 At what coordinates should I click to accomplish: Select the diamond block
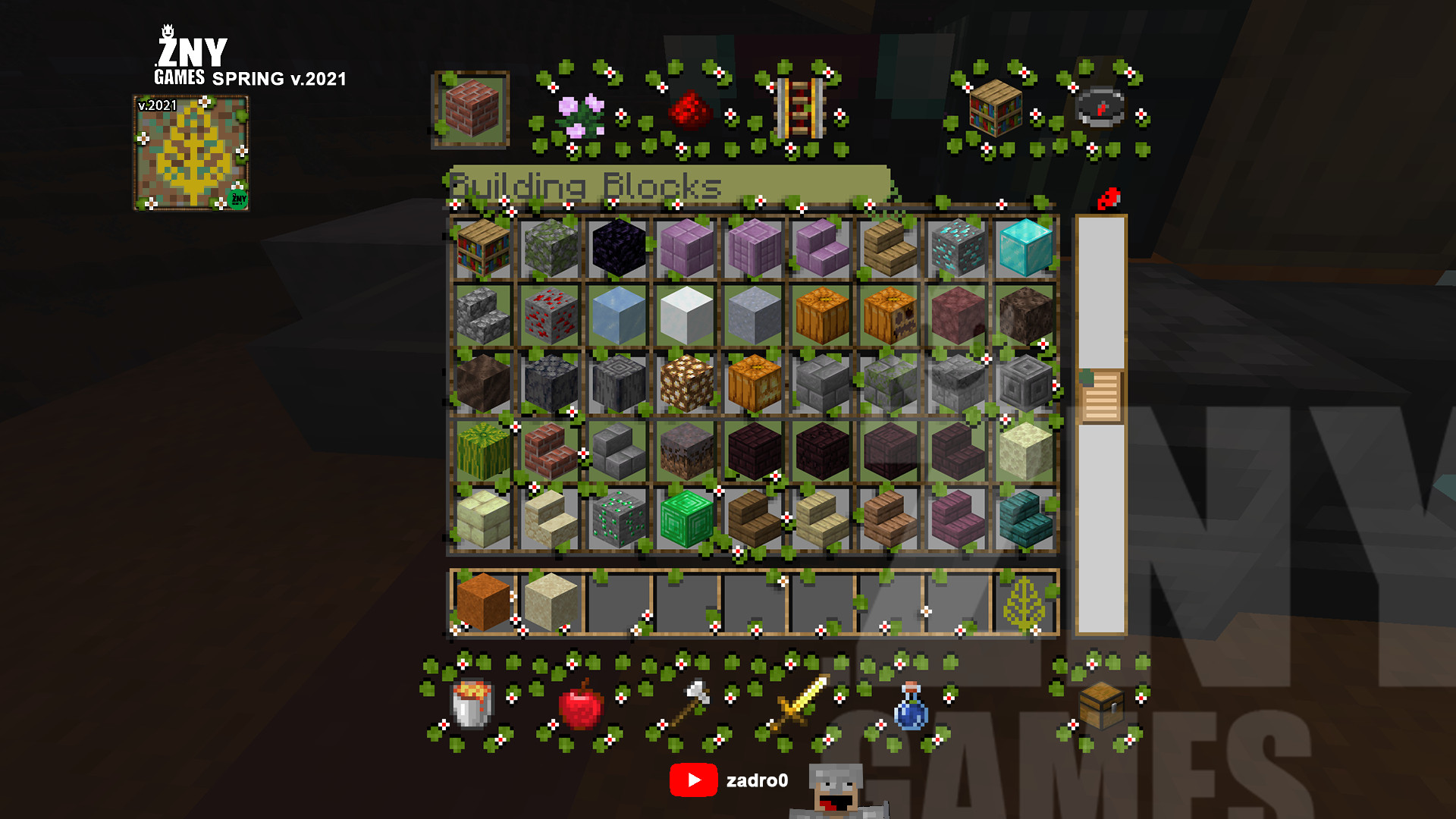(1025, 247)
